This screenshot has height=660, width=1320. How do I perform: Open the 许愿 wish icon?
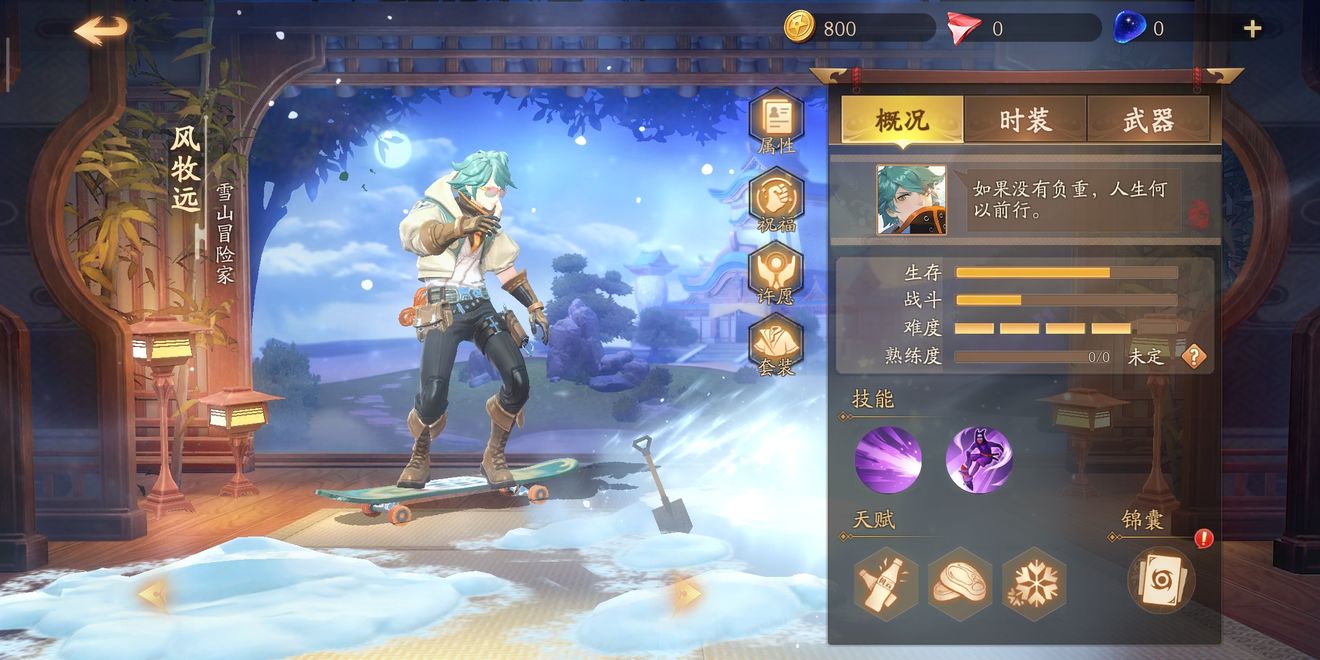pyautogui.click(x=776, y=272)
